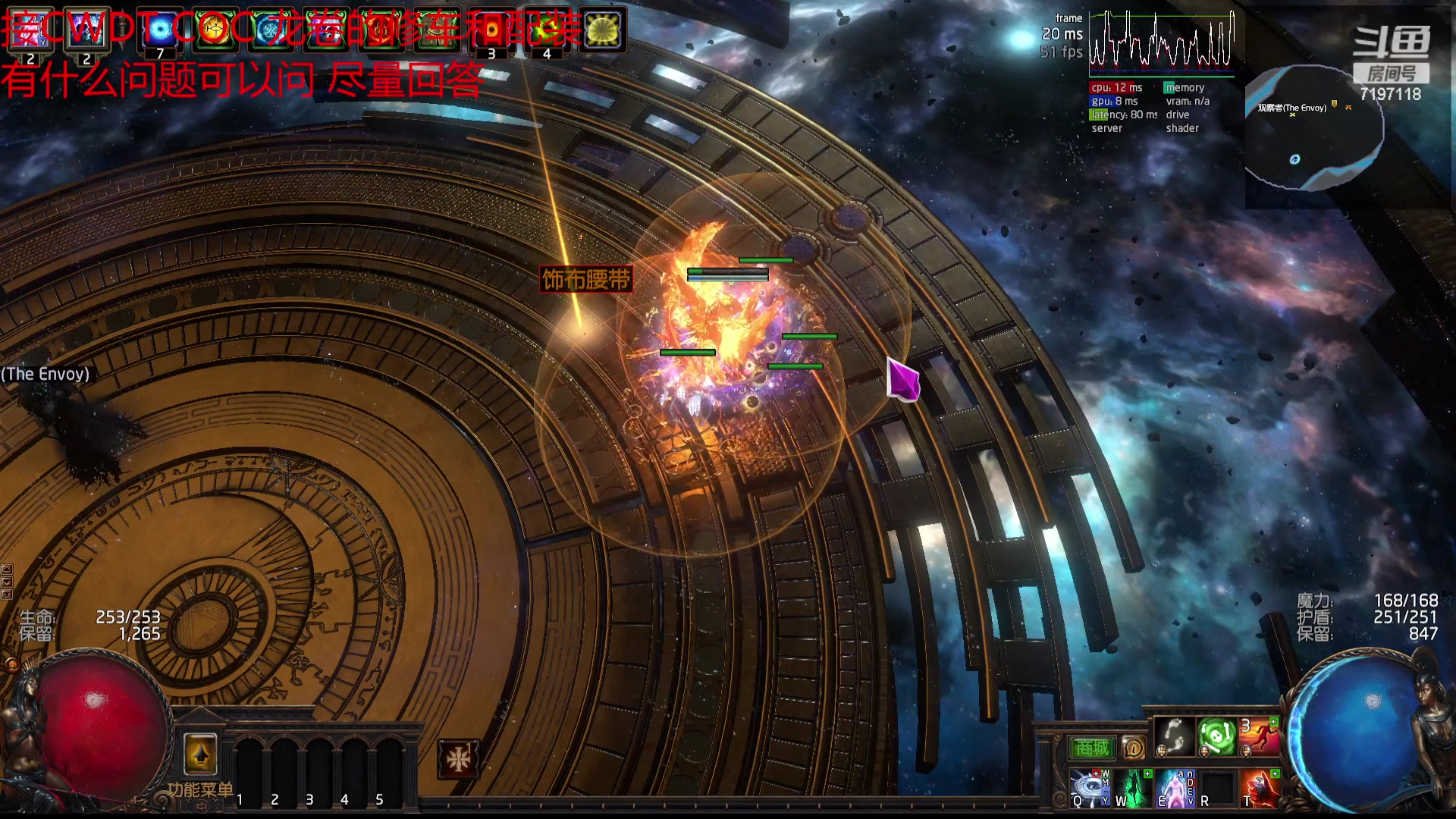Inspect the red eye buff with 3 stacks
The image size is (1456, 819).
pos(491,31)
